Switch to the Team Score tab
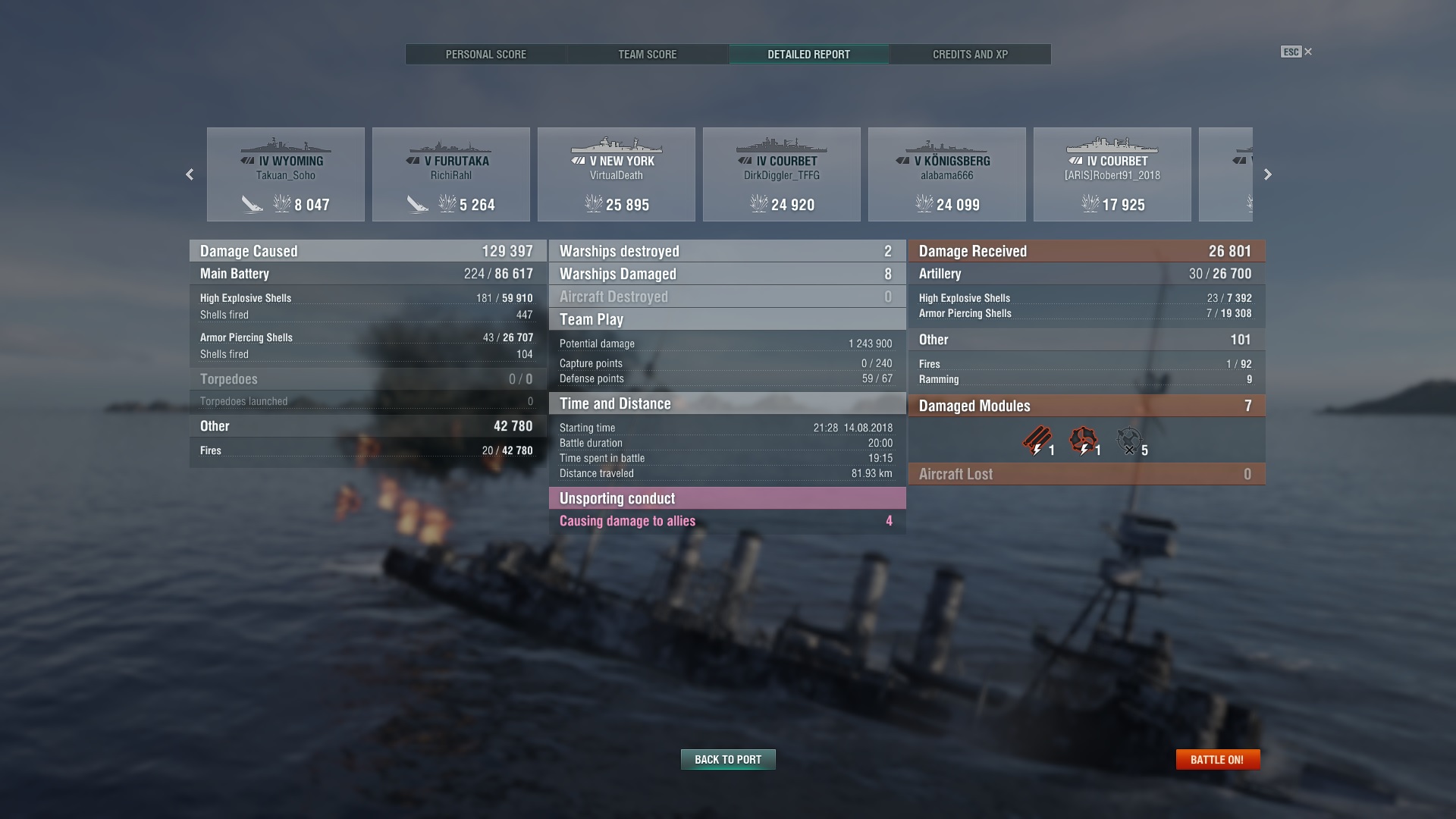This screenshot has width=1456, height=819. tap(647, 54)
